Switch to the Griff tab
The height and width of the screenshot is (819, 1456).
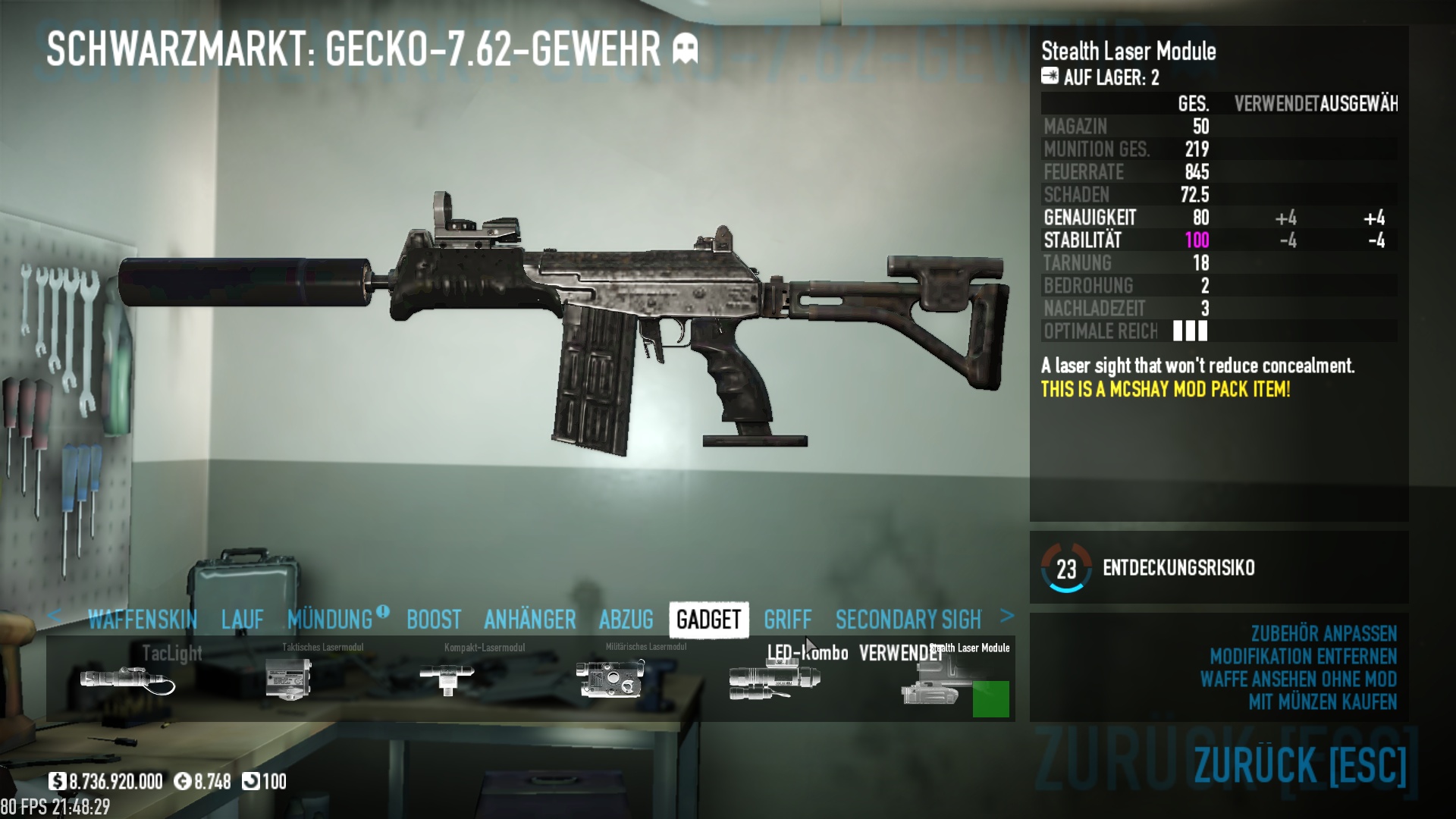click(x=787, y=620)
